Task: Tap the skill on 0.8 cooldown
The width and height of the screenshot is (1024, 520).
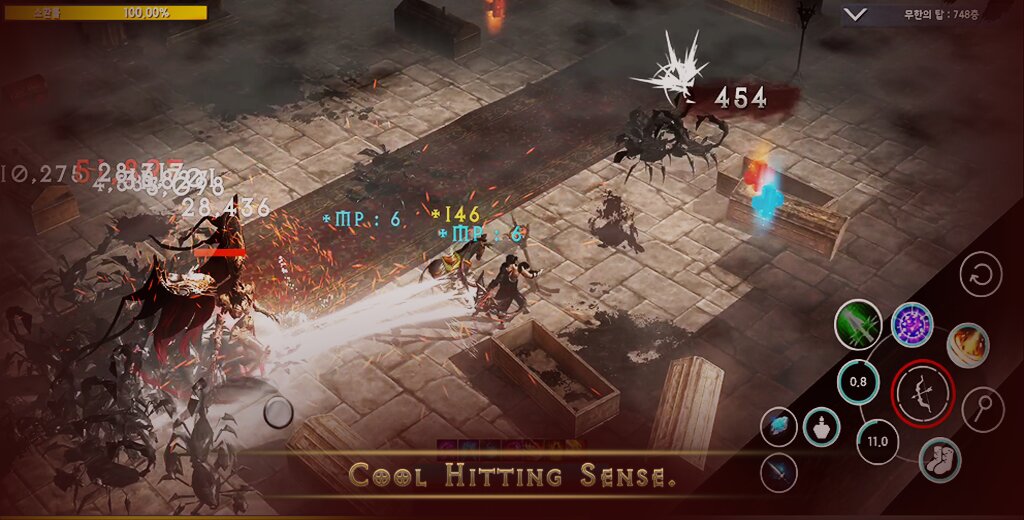Action: (857, 381)
